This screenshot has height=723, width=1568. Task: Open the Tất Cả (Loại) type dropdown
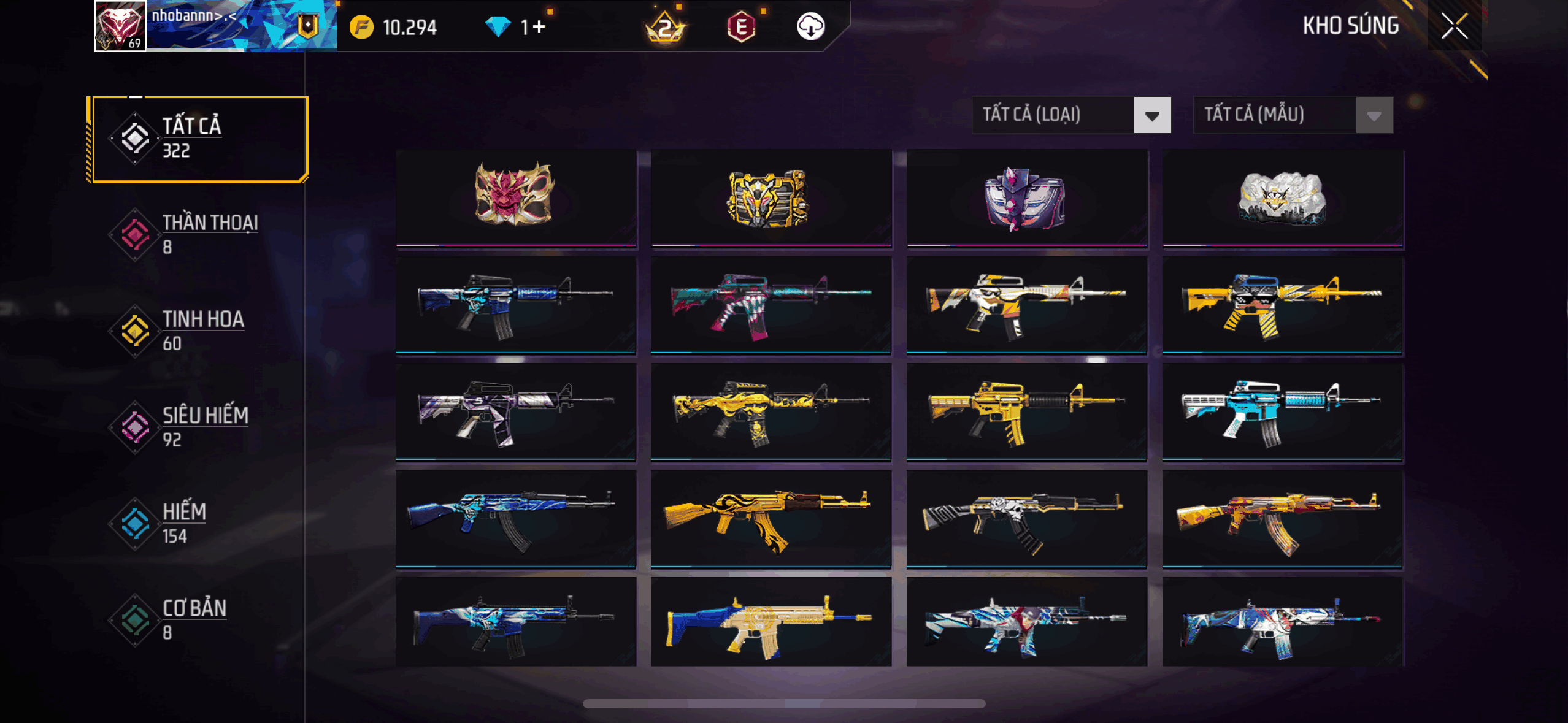1071,115
